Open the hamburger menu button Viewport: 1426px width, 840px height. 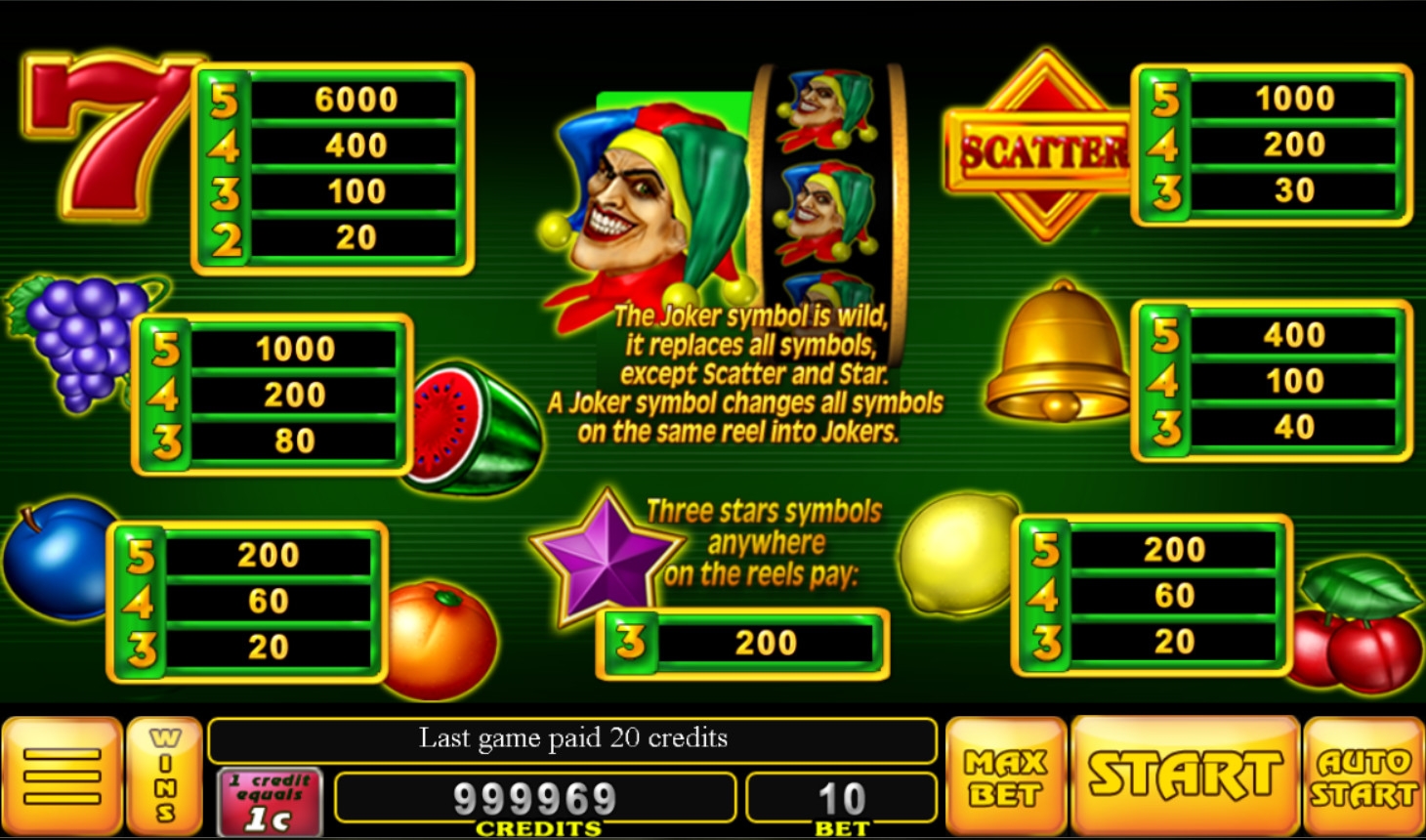point(62,777)
